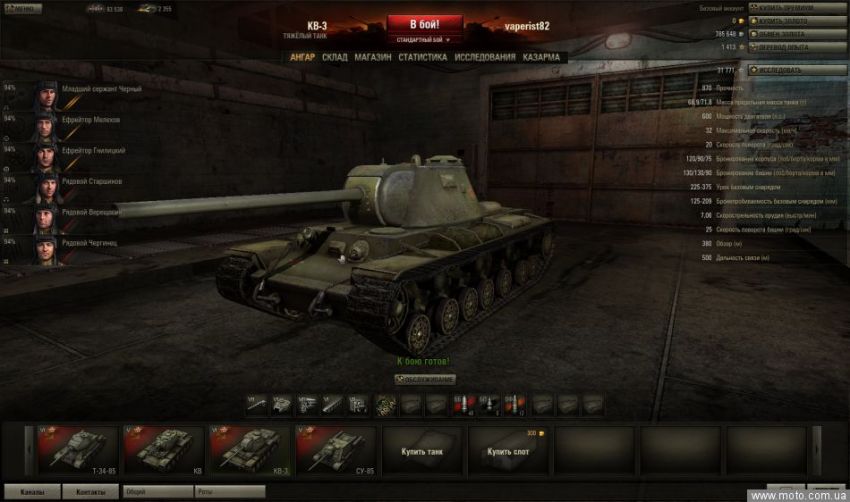The height and width of the screenshot is (502, 850).
Task: Click the Перевод опыта button
Action: point(784,46)
